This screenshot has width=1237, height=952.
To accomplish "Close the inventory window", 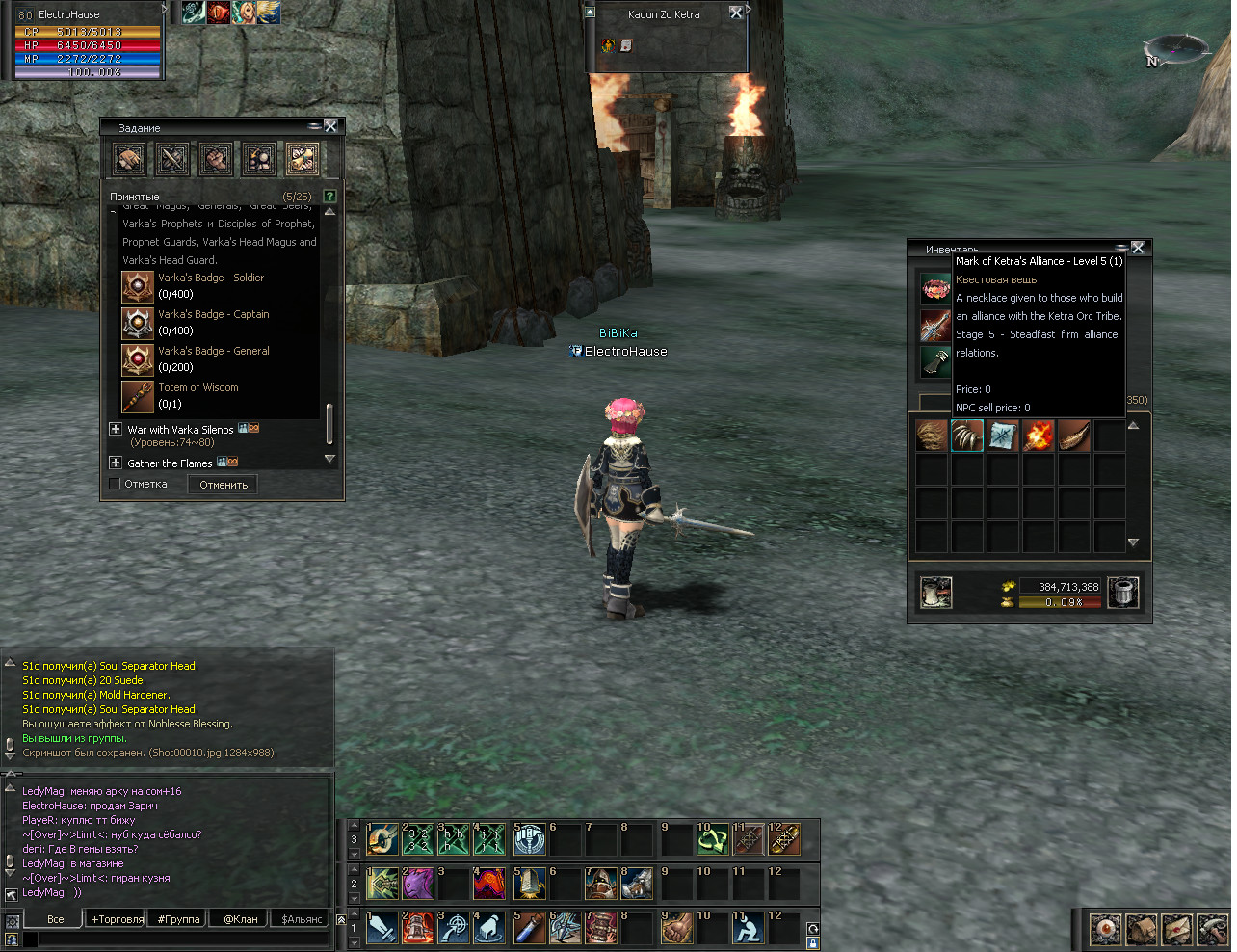I will click(1138, 248).
